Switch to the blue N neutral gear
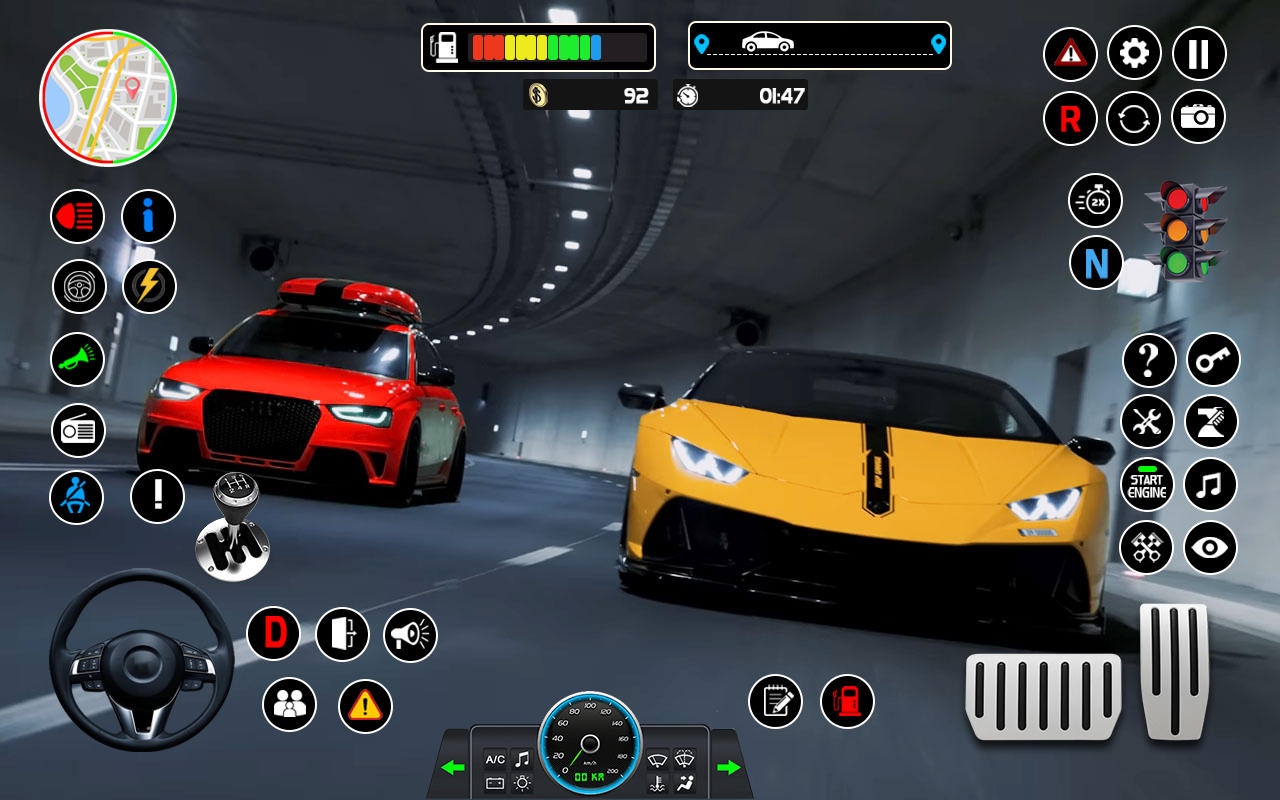 click(1096, 264)
